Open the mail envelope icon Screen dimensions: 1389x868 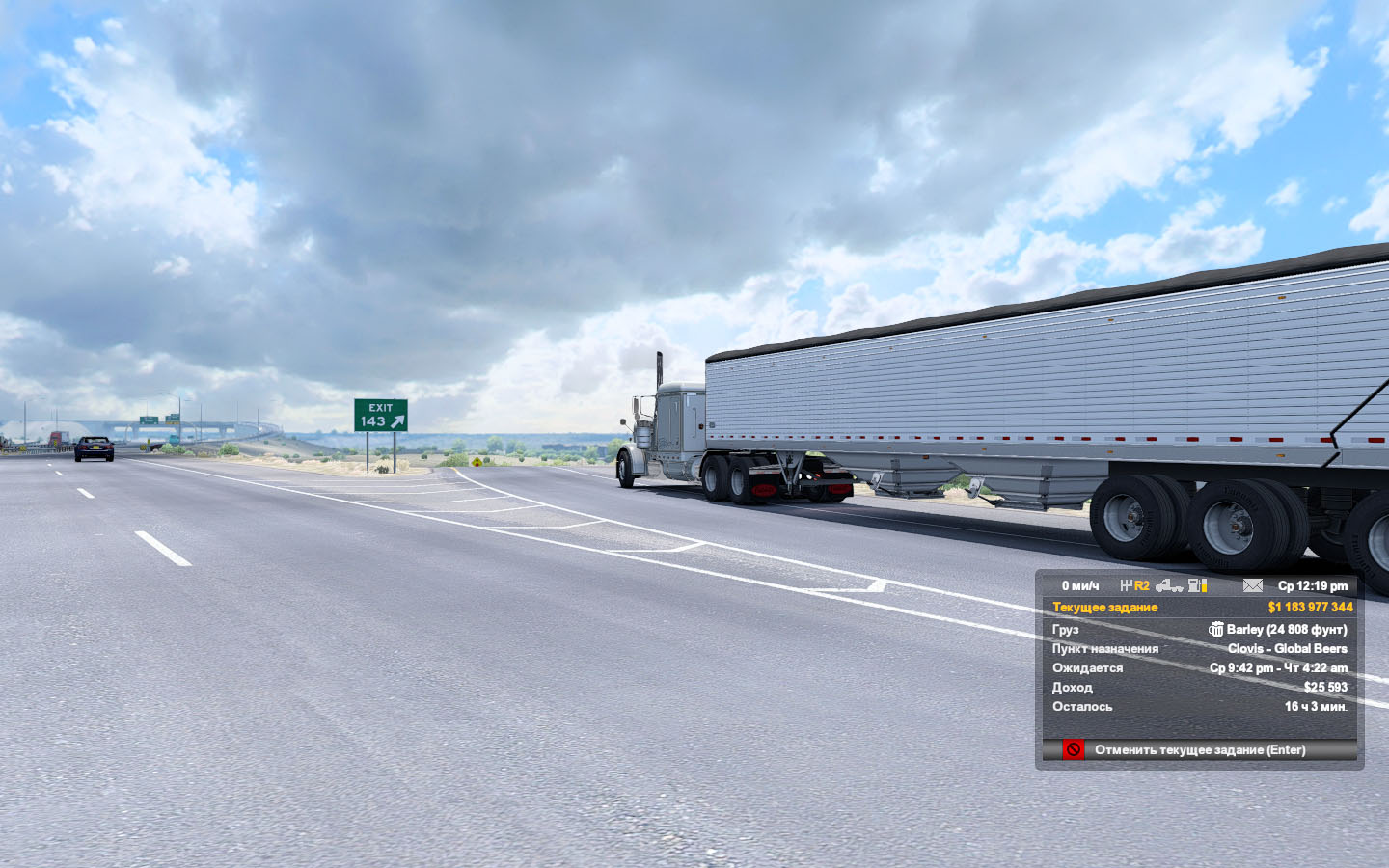[1252, 585]
